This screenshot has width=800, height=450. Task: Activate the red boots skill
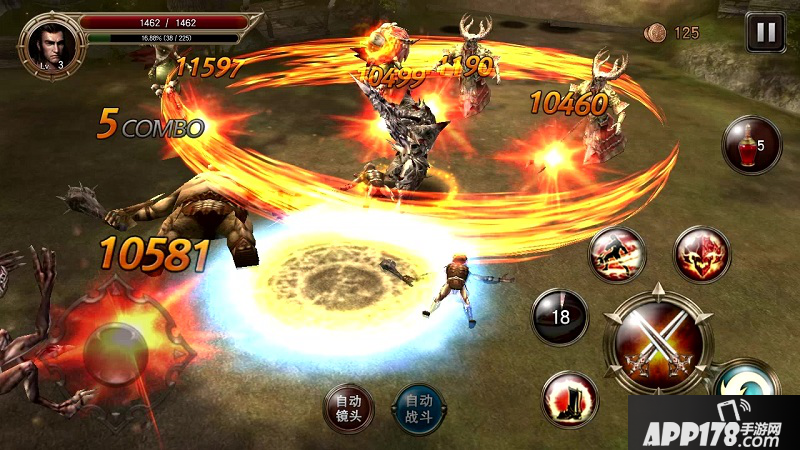pyautogui.click(x=570, y=399)
